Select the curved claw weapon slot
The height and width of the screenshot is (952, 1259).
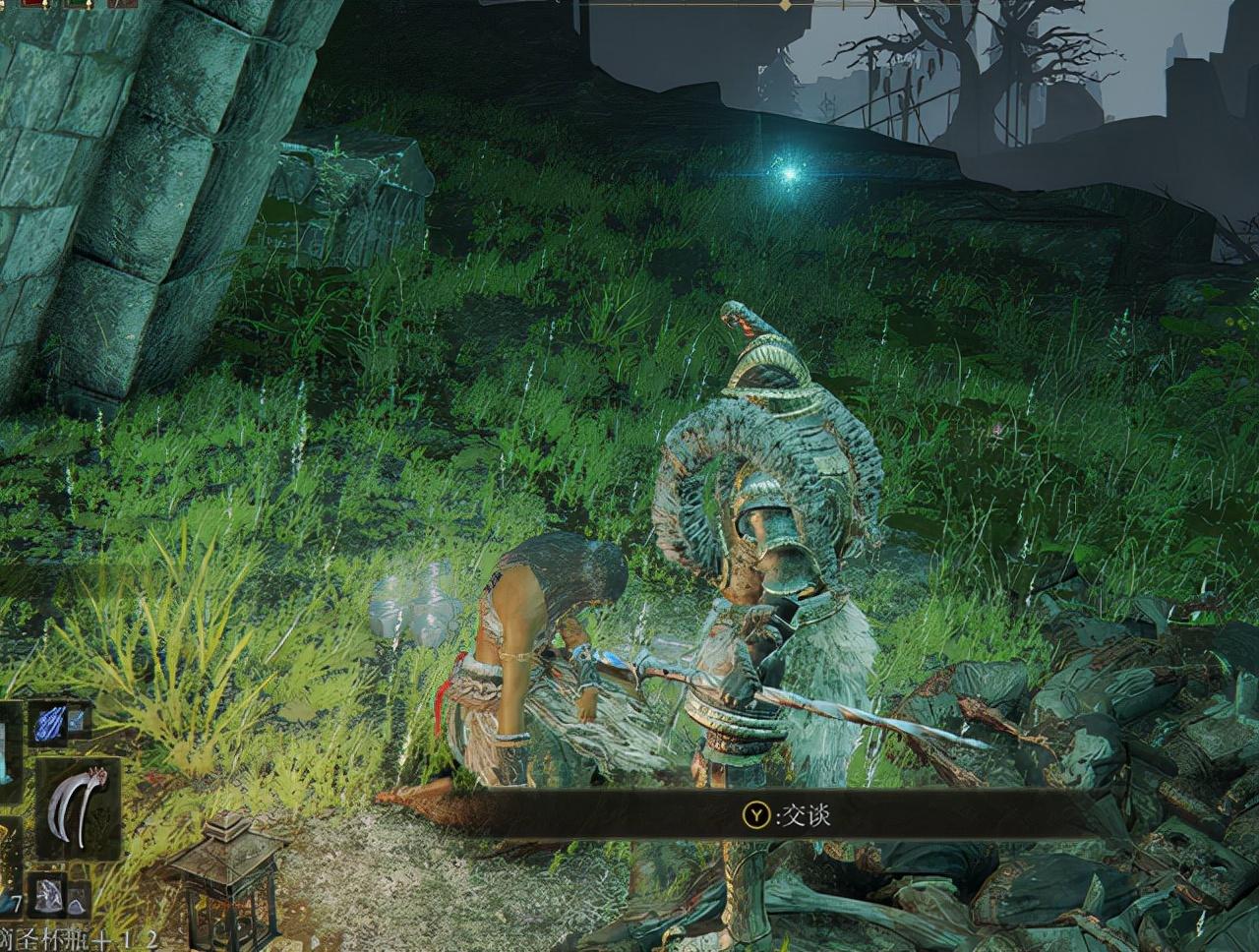[x=77, y=806]
